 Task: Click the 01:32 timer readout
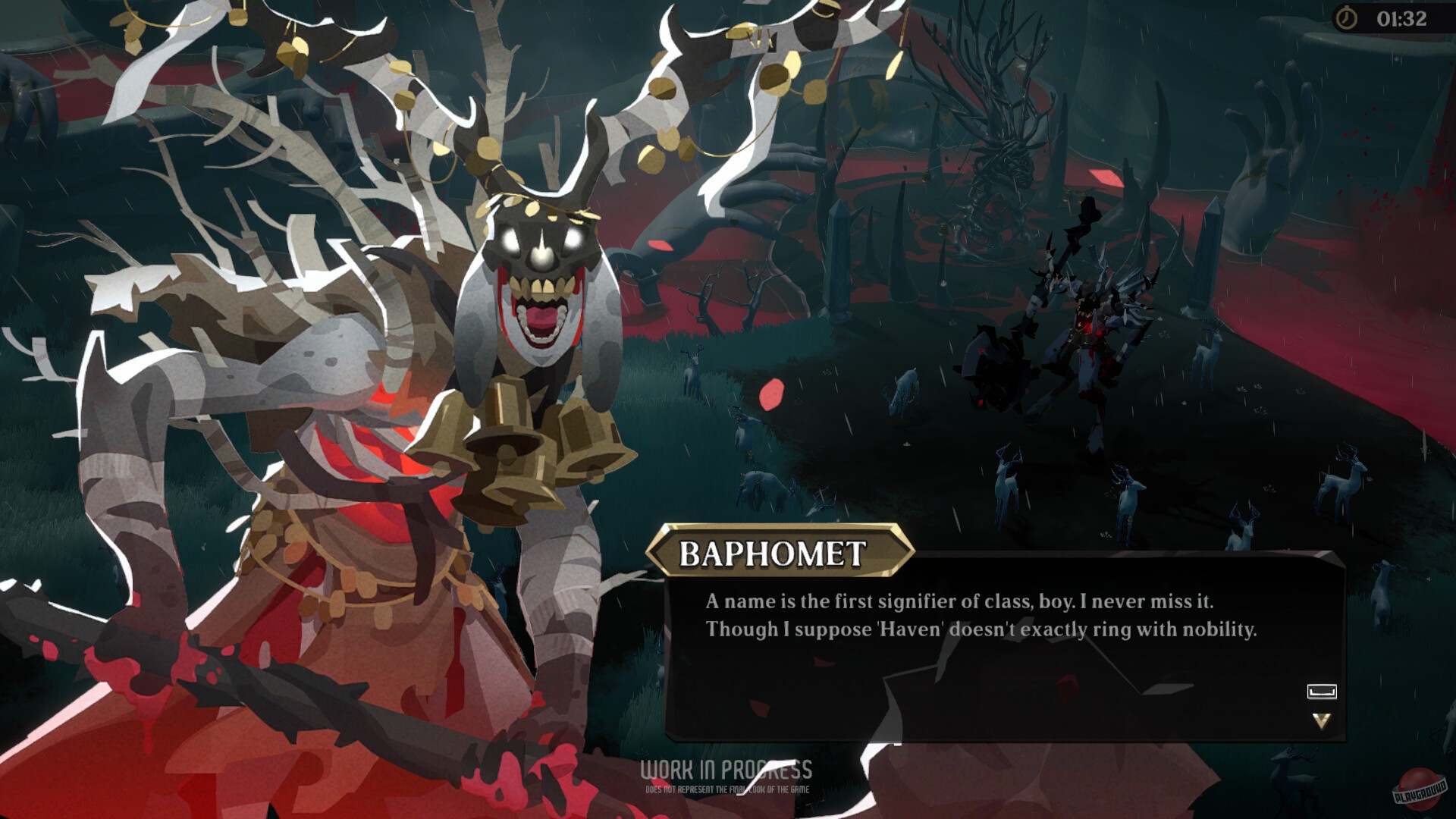[x=1401, y=20]
